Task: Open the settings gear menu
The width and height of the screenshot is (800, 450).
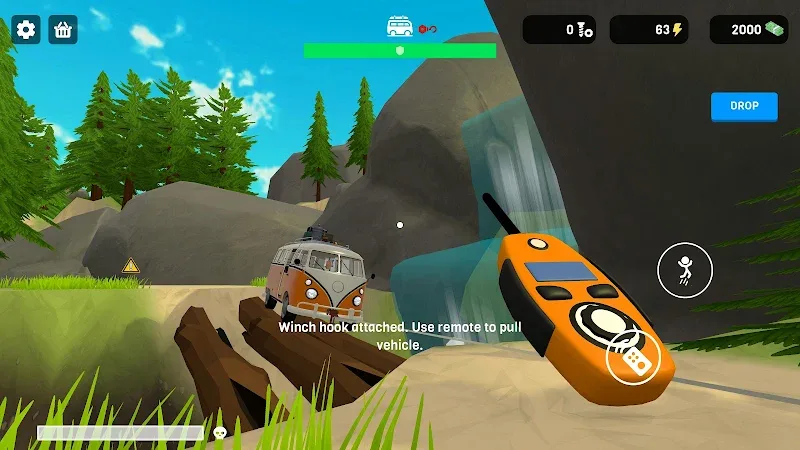Action: click(x=26, y=30)
